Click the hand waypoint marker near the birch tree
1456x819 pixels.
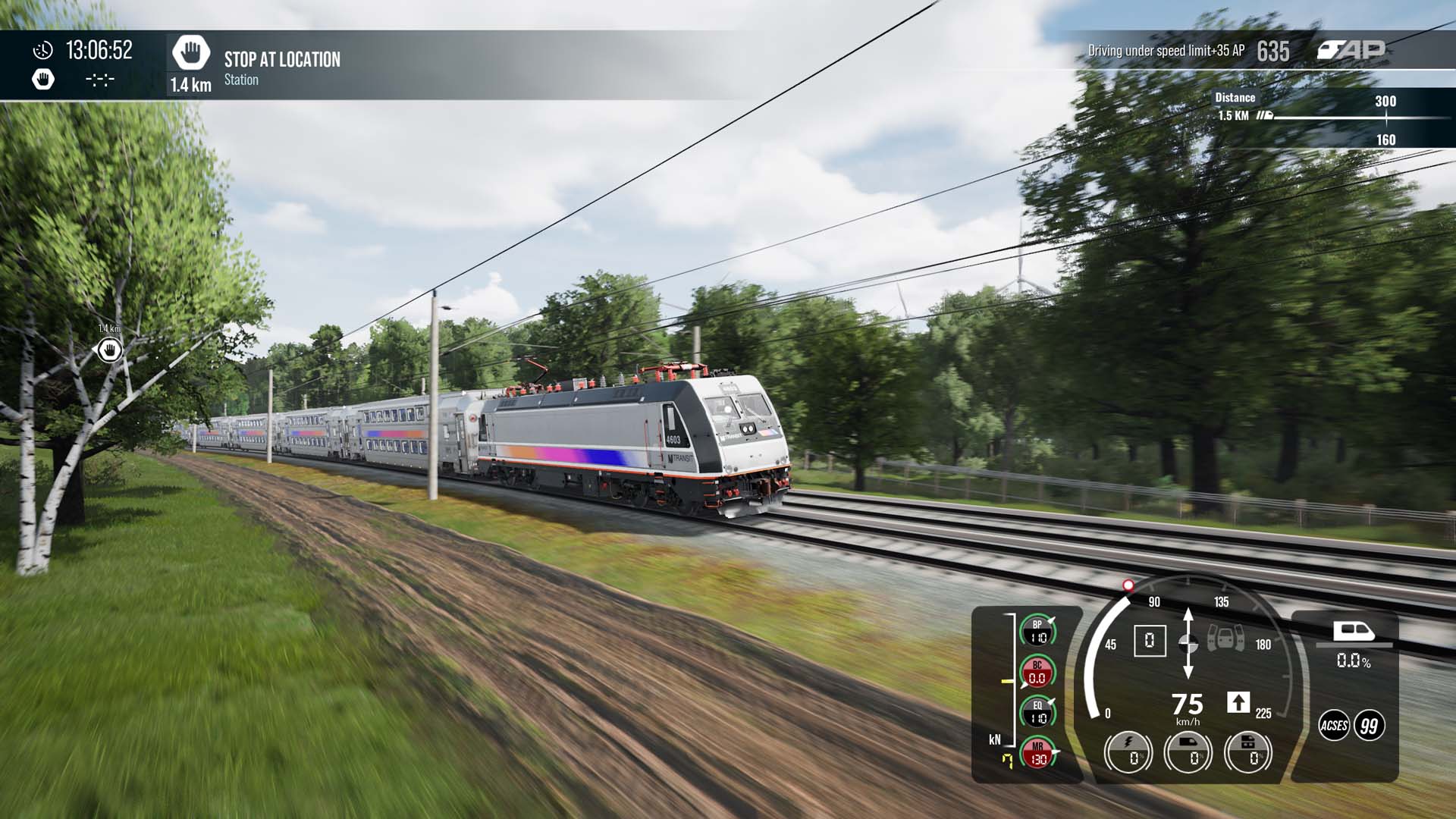point(110,350)
